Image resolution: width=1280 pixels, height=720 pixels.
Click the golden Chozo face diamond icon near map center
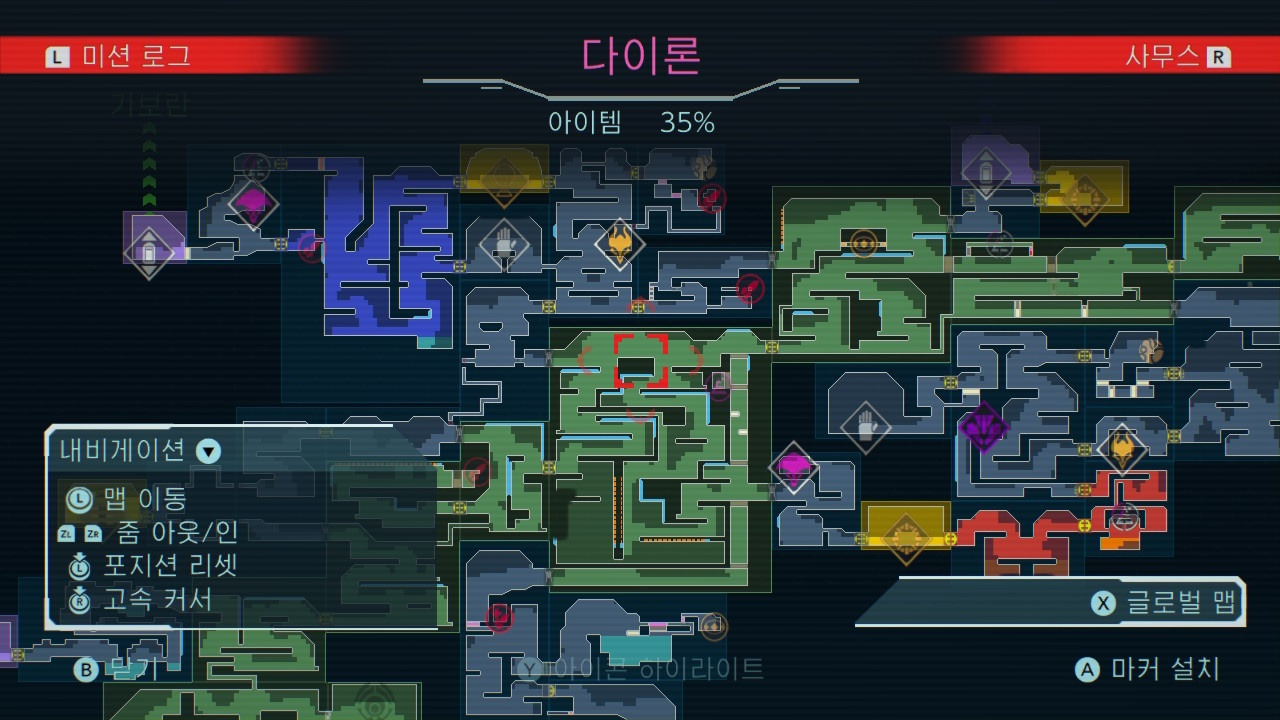tap(620, 244)
